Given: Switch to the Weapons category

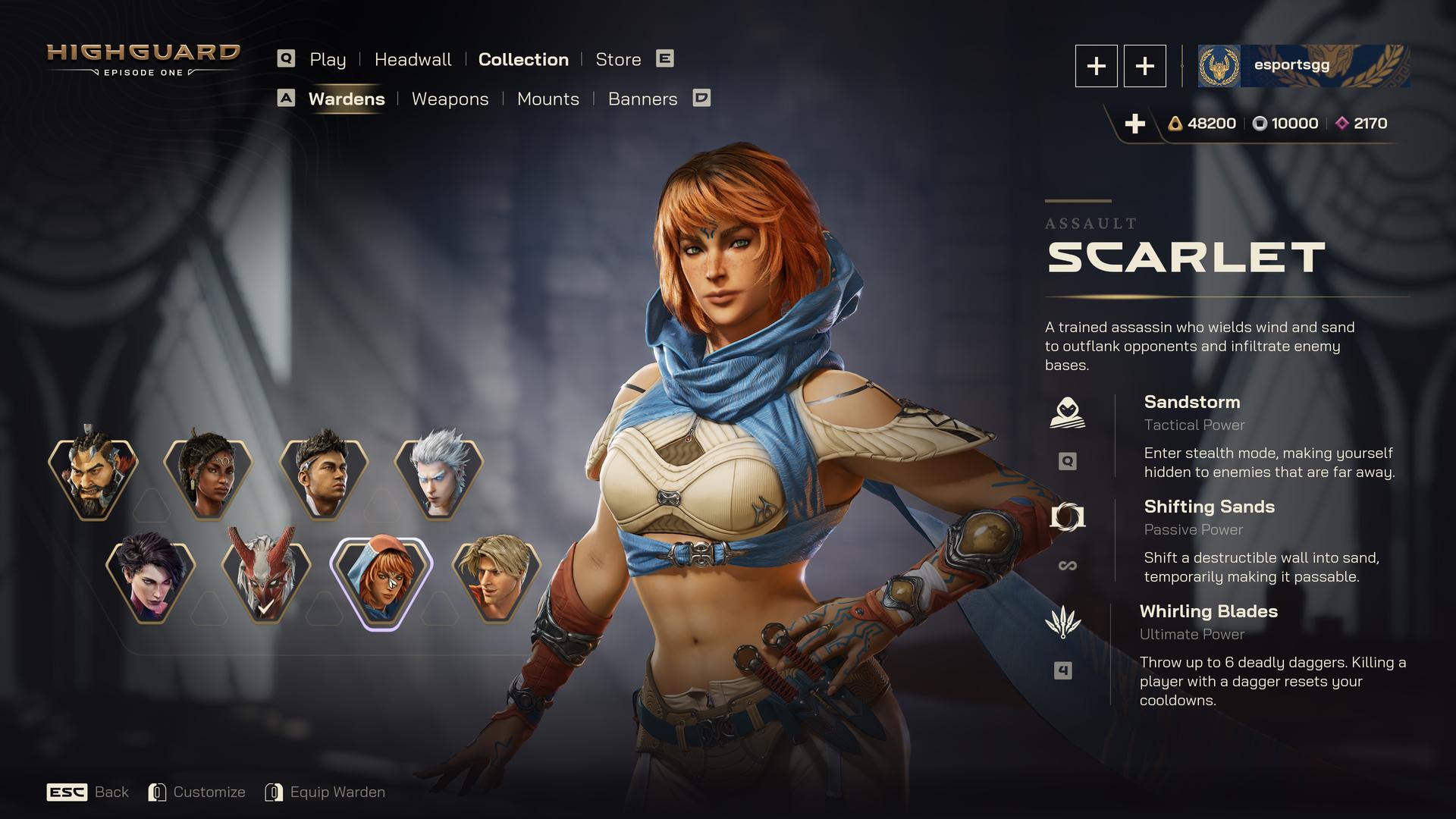Looking at the screenshot, I should [450, 99].
